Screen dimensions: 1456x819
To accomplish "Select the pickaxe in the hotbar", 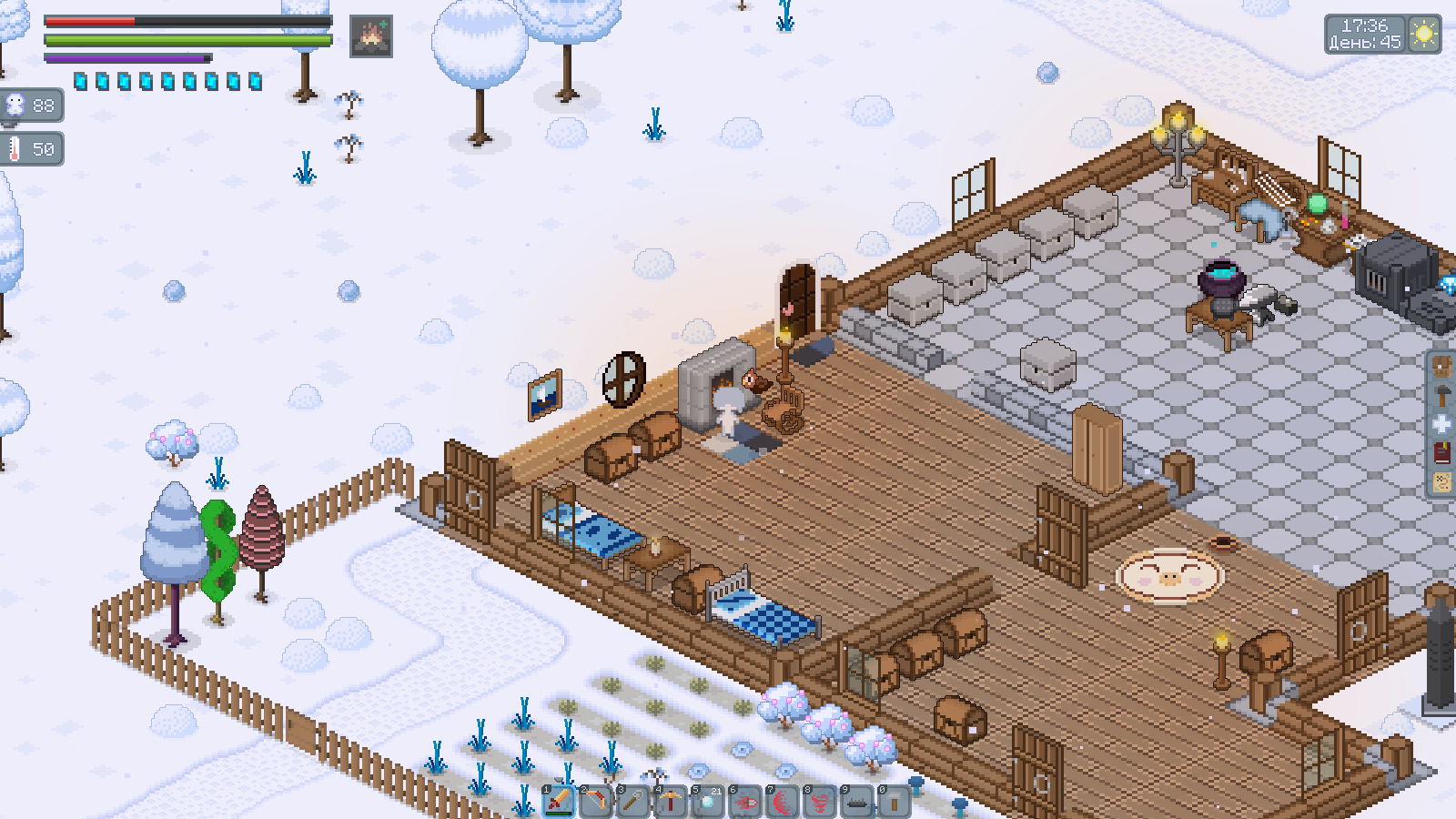I will click(x=671, y=802).
